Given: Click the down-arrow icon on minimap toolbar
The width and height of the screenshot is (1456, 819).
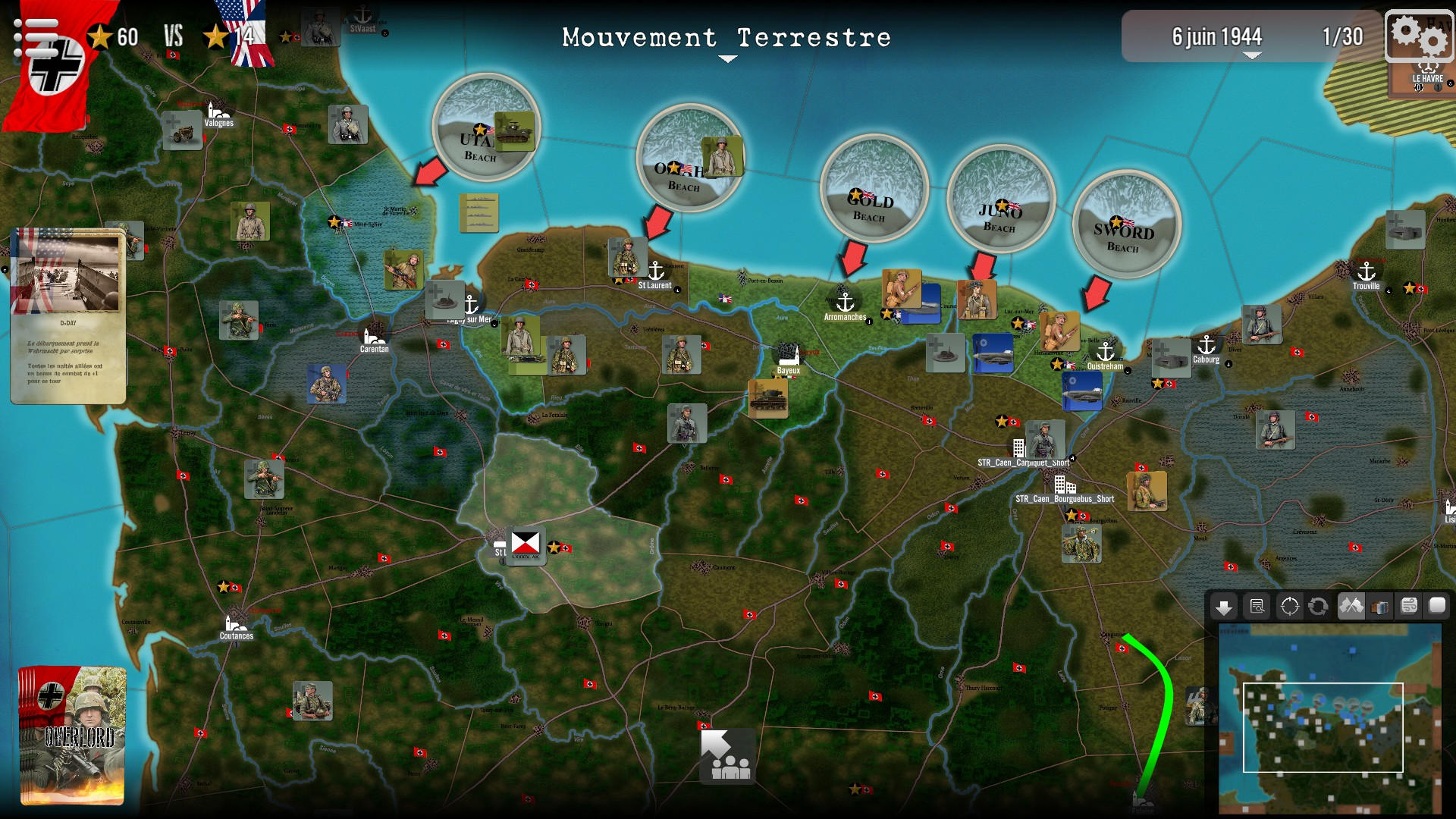Looking at the screenshot, I should (1225, 607).
